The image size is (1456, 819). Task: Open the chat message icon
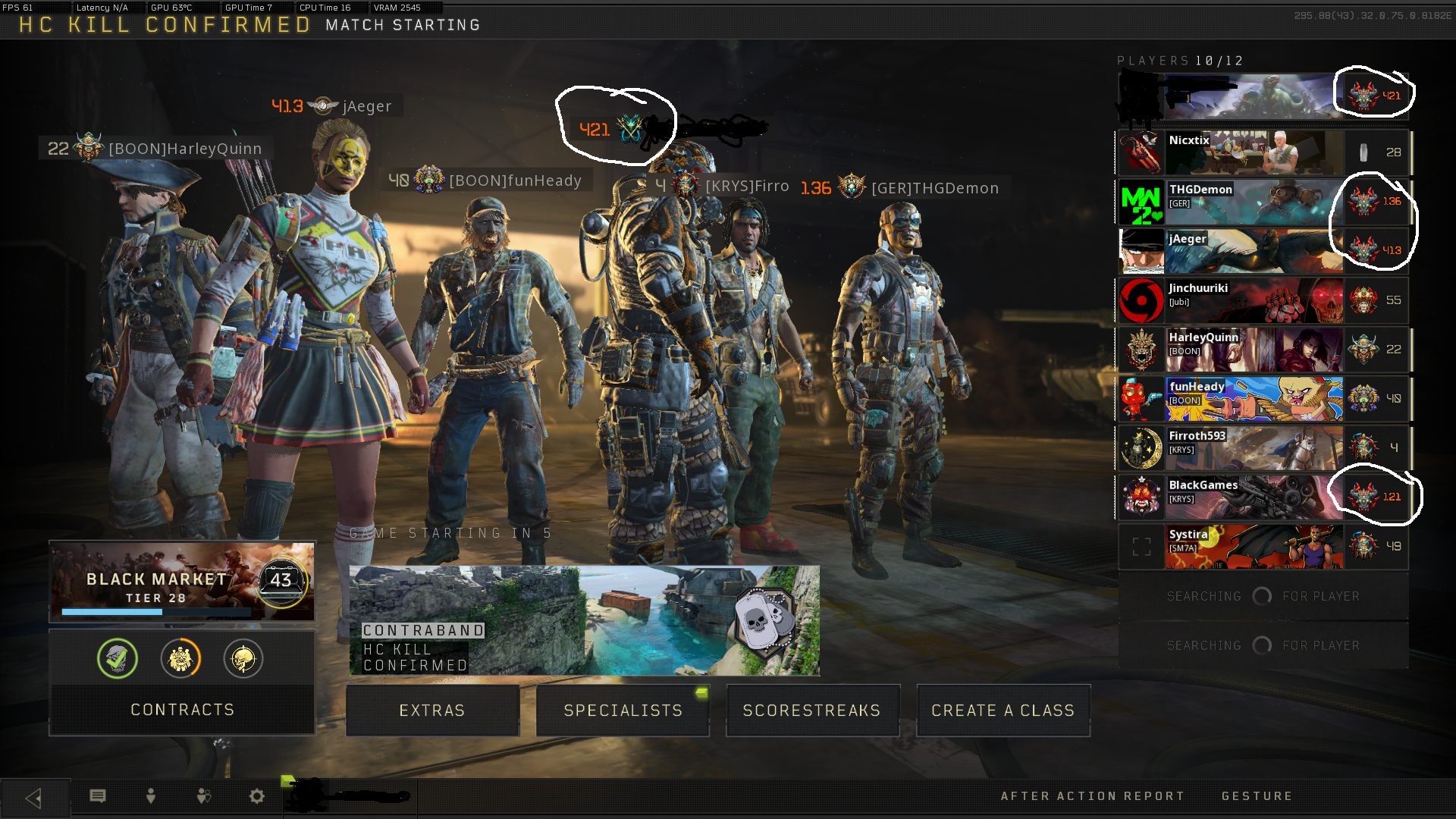[x=98, y=796]
